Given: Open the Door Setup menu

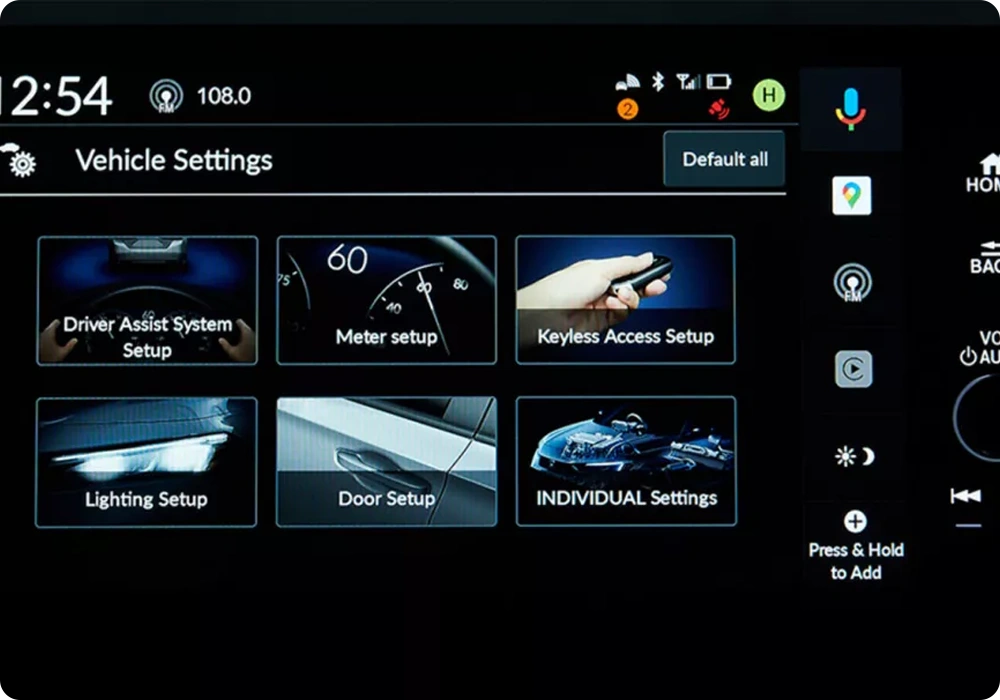Looking at the screenshot, I should 386,462.
